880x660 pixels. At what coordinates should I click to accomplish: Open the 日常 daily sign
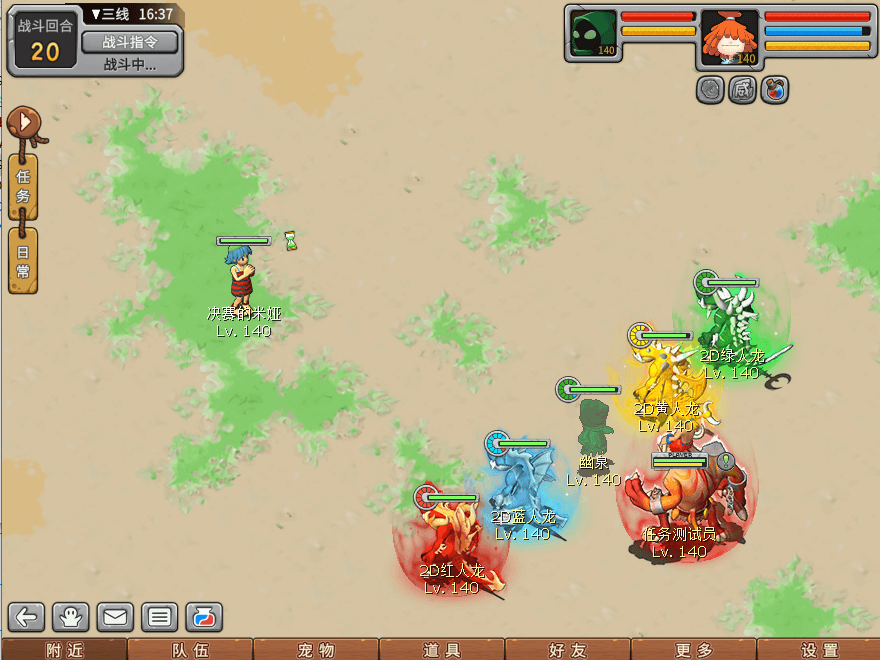tap(23, 261)
